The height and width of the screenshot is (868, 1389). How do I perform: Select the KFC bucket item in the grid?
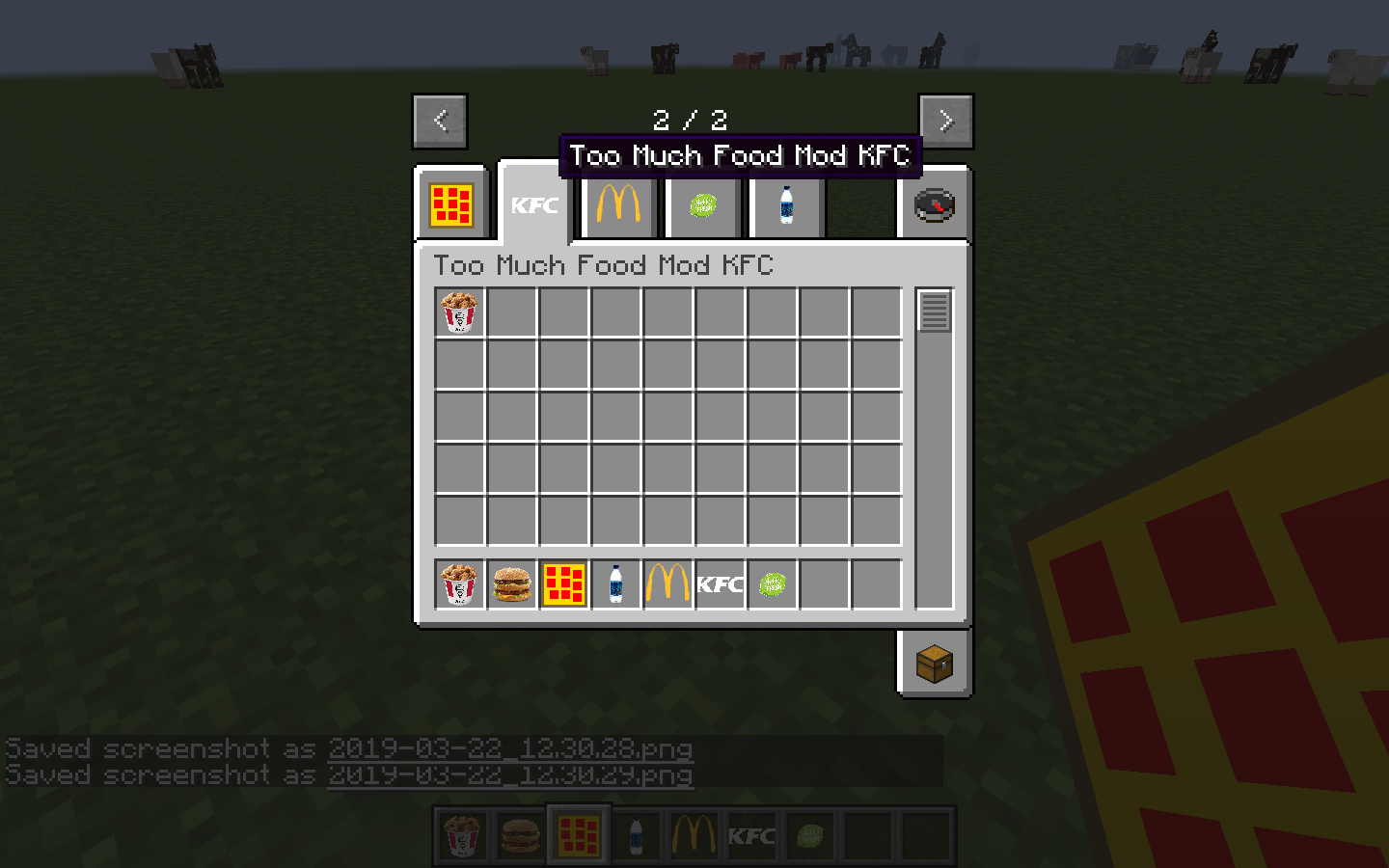coord(458,311)
